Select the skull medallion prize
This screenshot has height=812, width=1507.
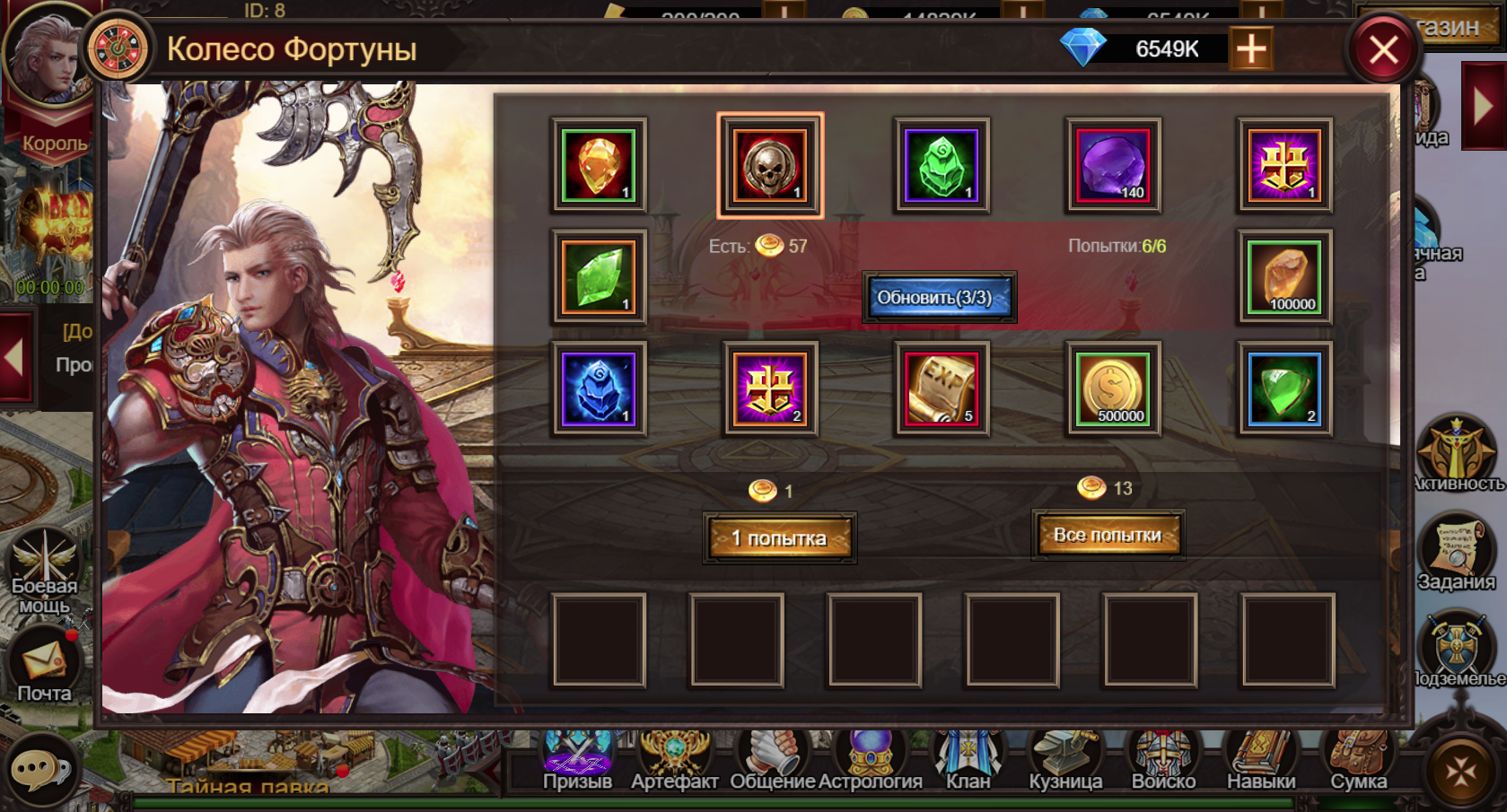coord(769,165)
